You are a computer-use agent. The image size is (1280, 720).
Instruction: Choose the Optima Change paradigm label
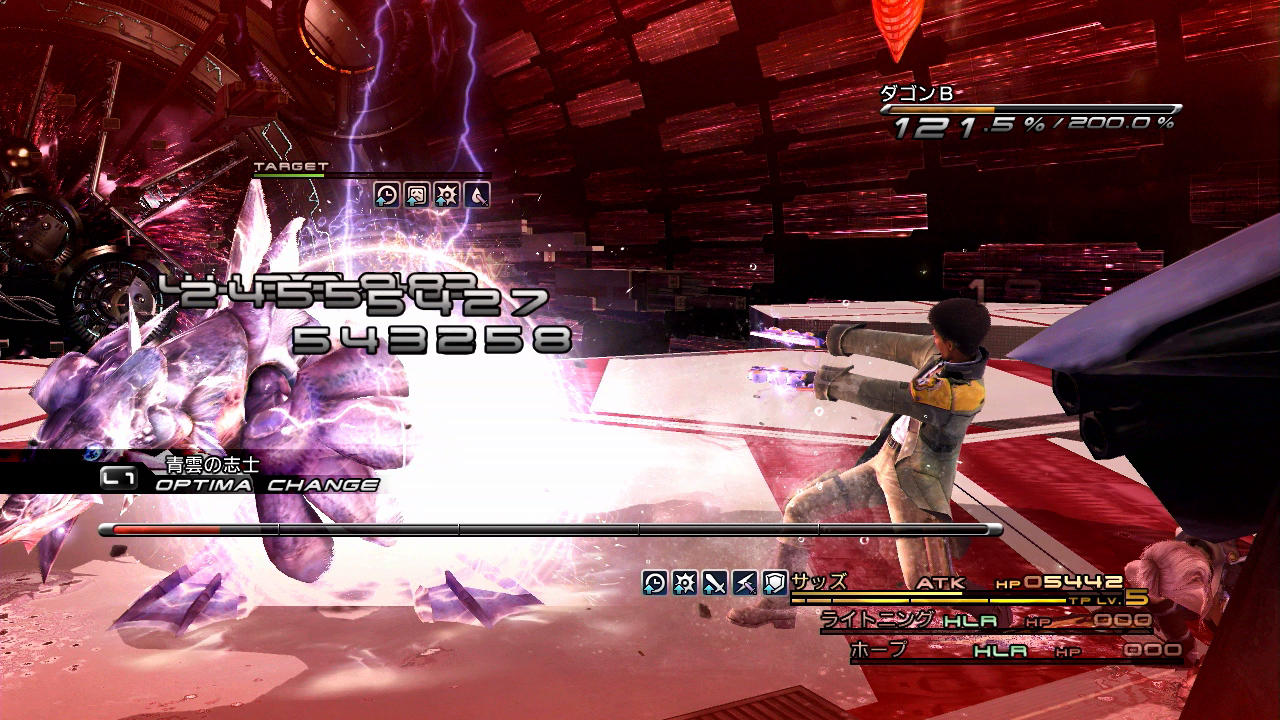pyautogui.click(x=266, y=485)
